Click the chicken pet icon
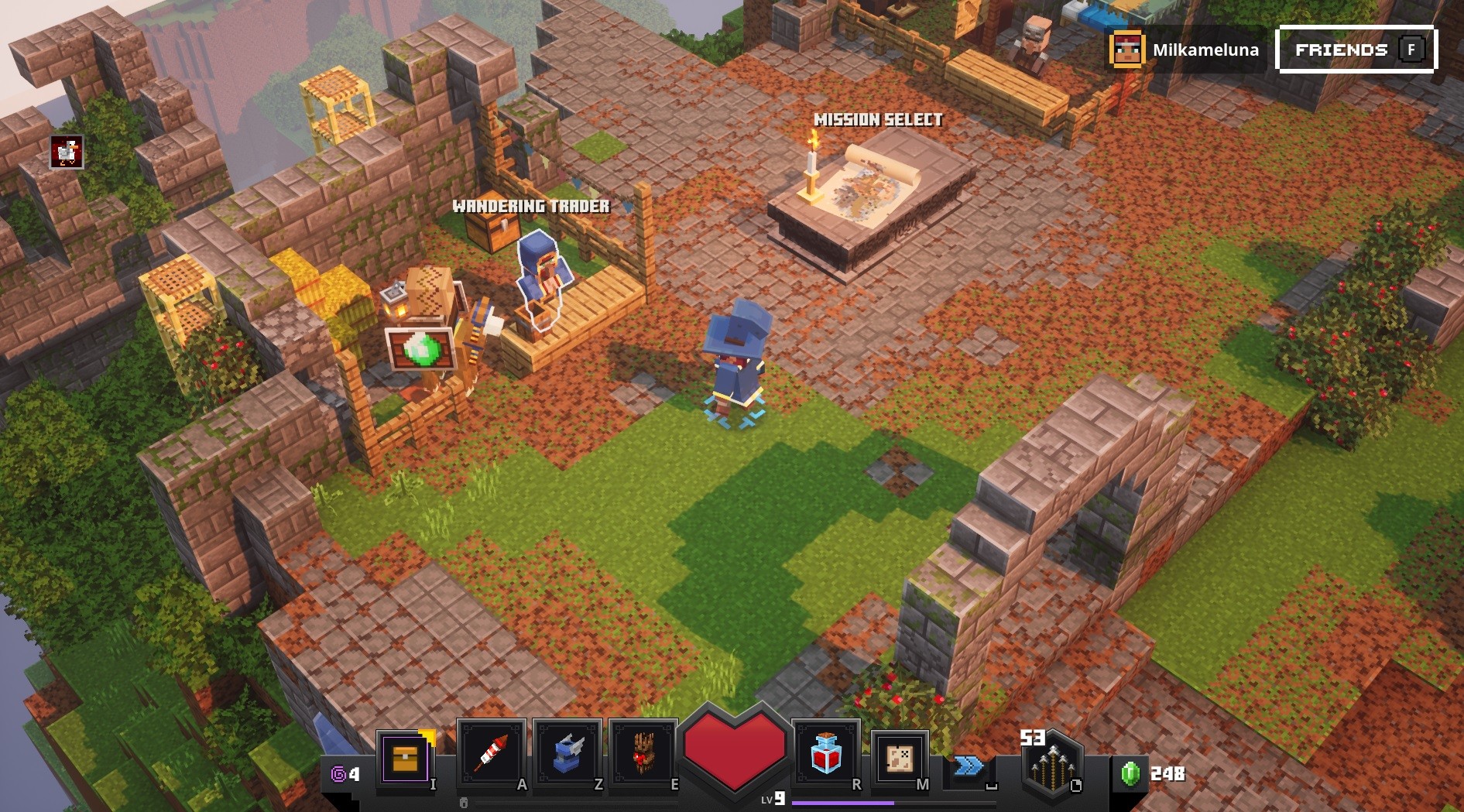Image resolution: width=1464 pixels, height=812 pixels. (x=67, y=152)
